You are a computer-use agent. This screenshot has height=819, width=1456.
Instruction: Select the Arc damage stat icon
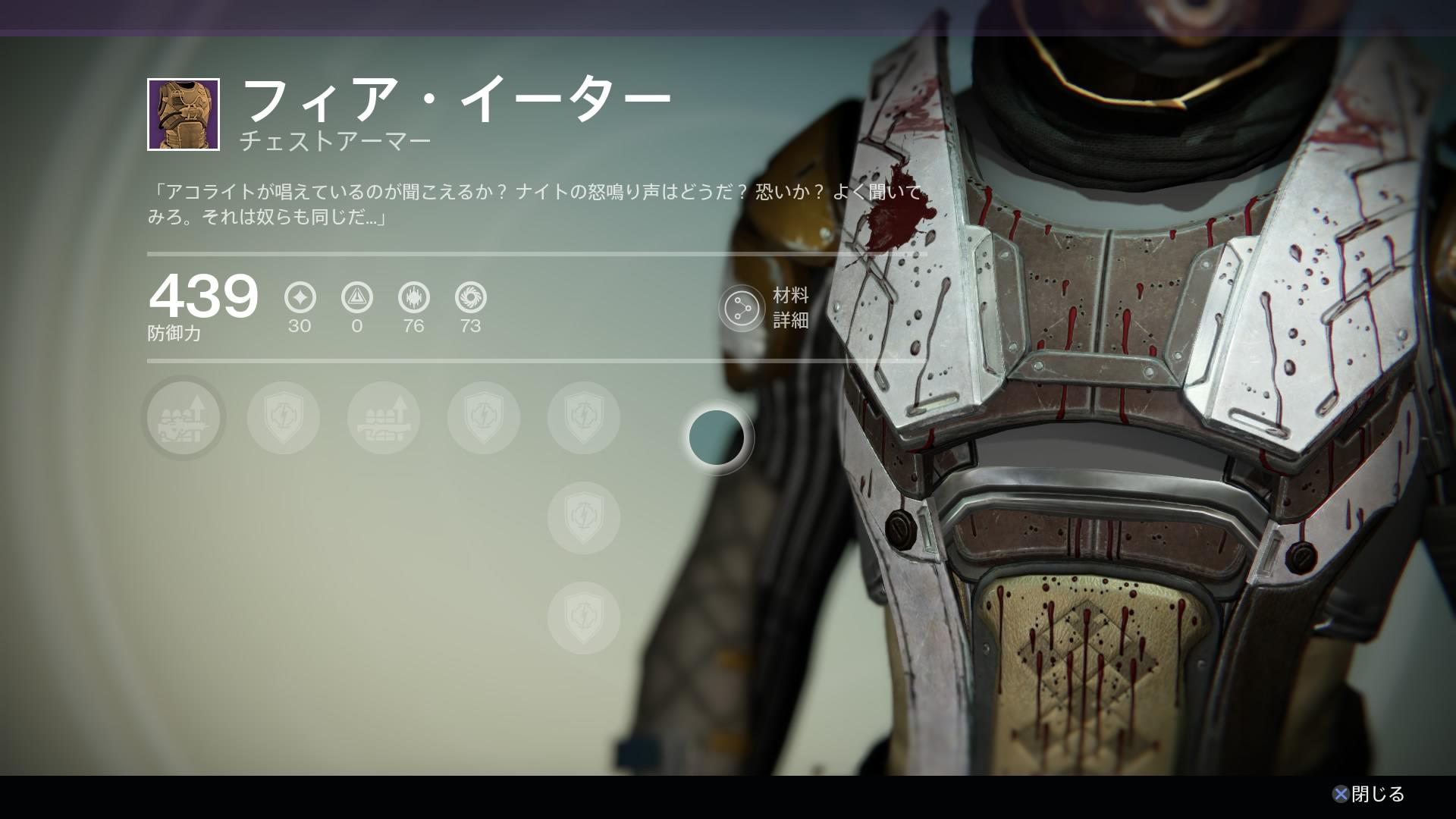pos(357,297)
